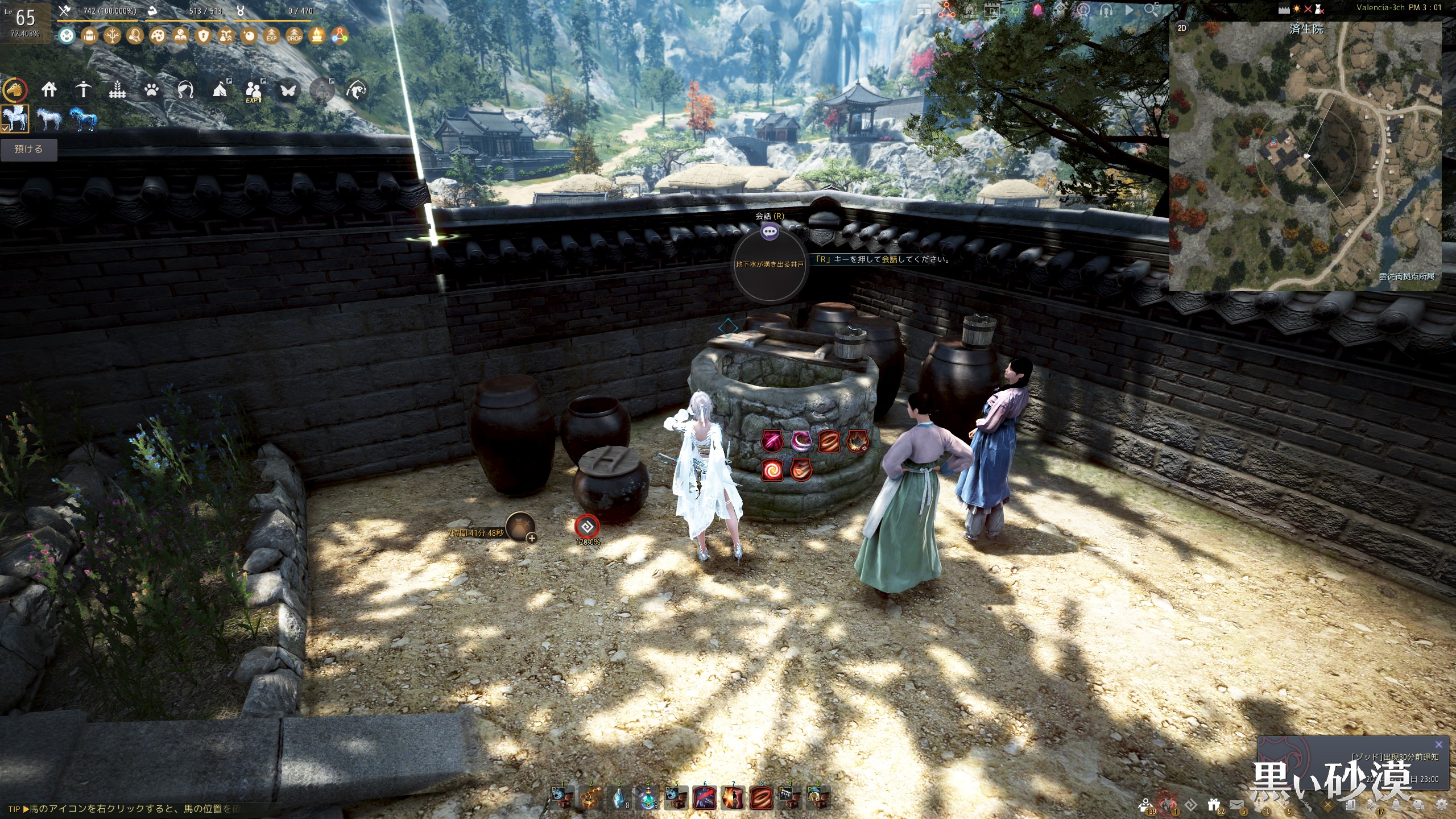Toggle the minimap 2D view button
The width and height of the screenshot is (1456, 819).
coord(1182,28)
